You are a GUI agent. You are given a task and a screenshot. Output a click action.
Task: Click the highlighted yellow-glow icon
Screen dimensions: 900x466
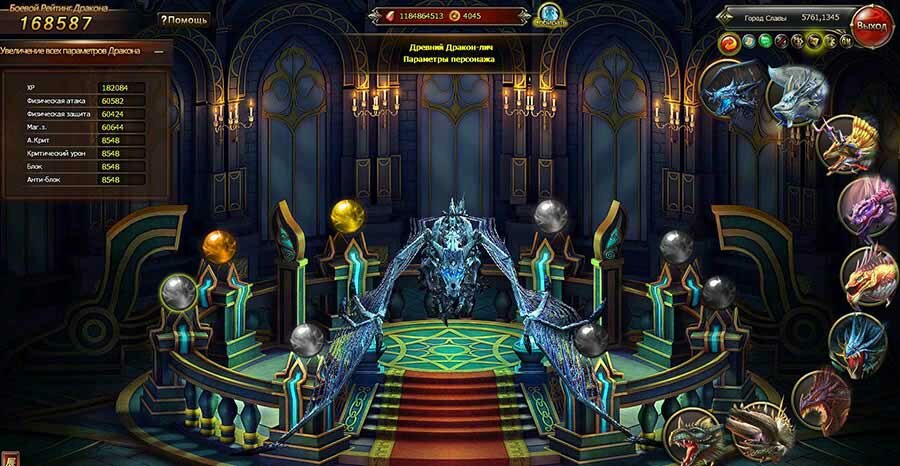click(814, 41)
